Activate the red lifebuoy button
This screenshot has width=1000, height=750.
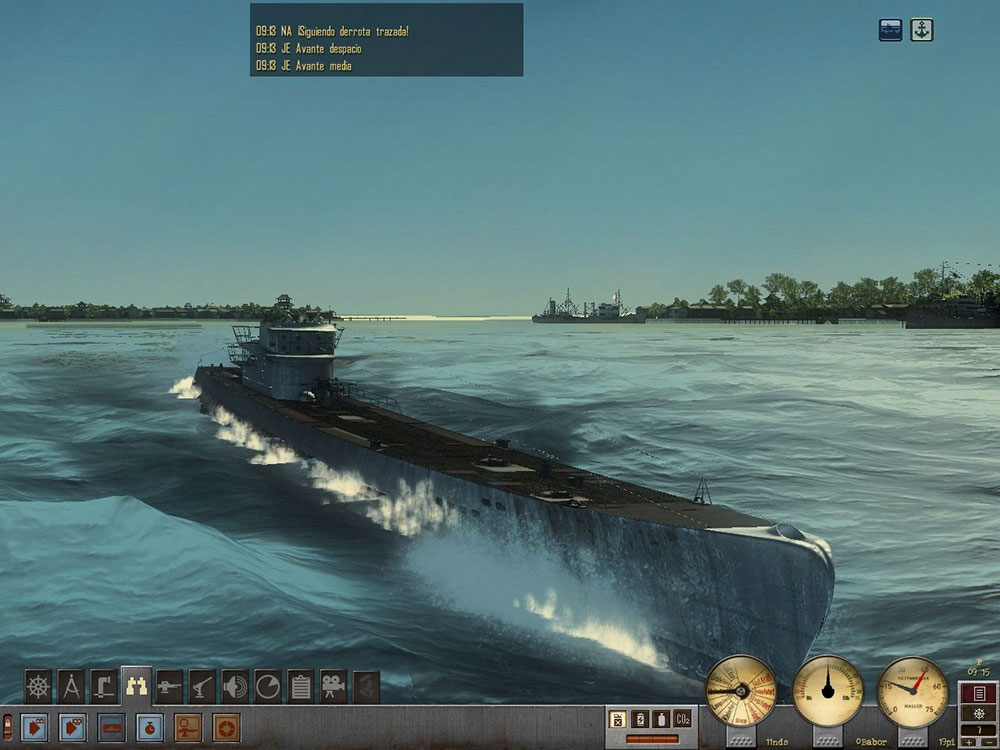pyautogui.click(x=226, y=725)
